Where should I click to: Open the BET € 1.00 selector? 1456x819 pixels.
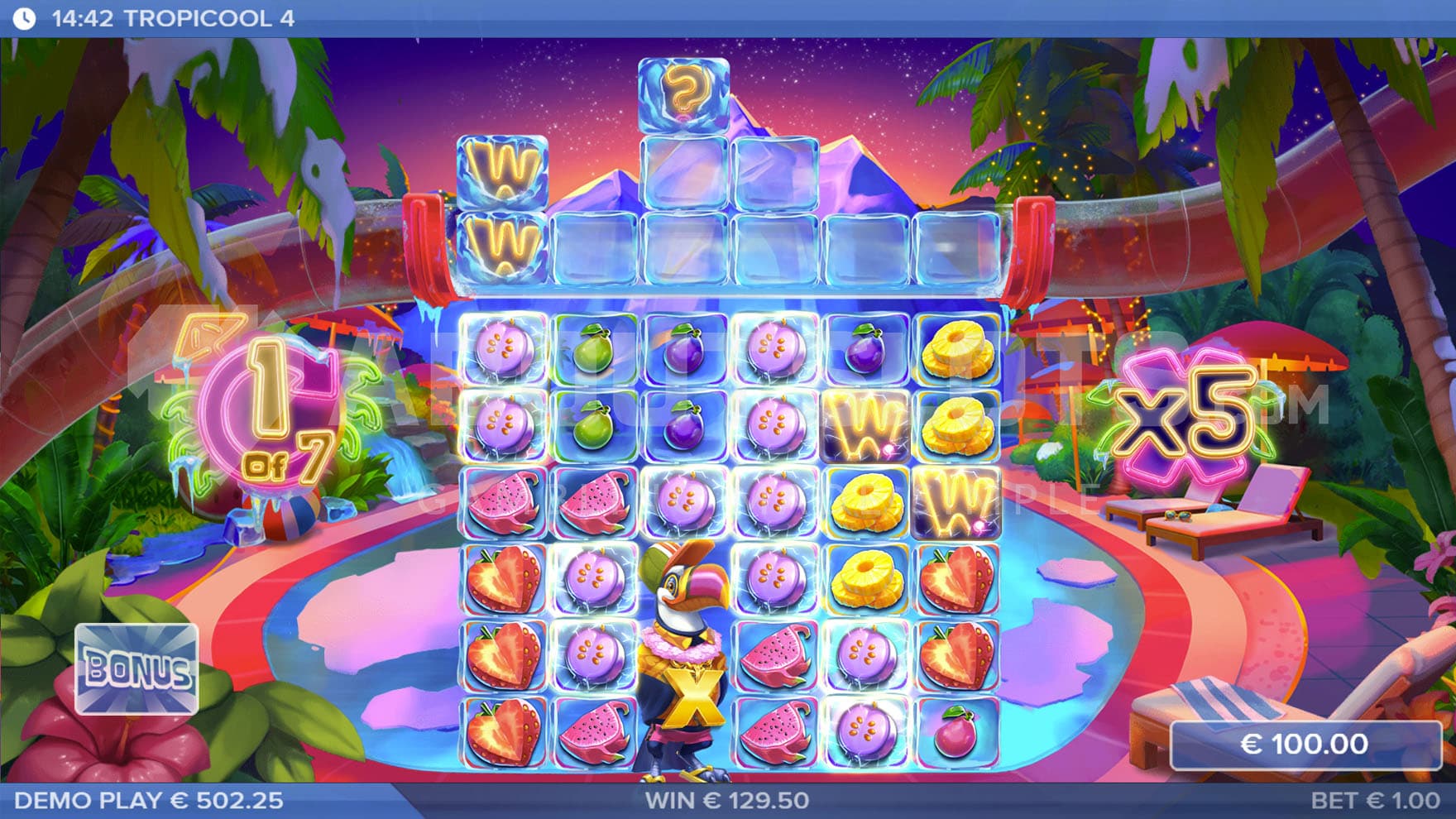click(1374, 801)
